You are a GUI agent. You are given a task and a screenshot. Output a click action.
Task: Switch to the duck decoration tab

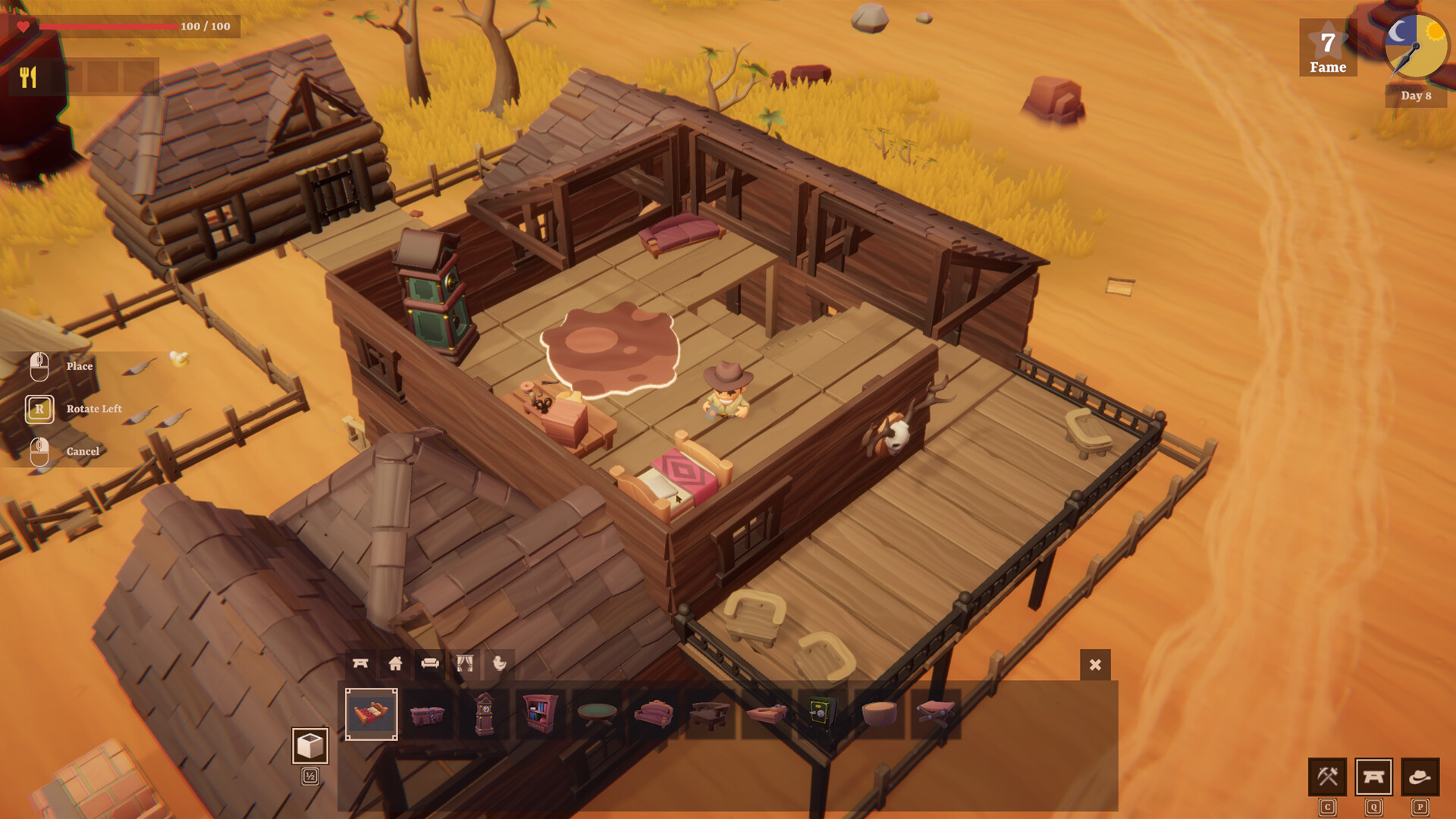coord(499,662)
